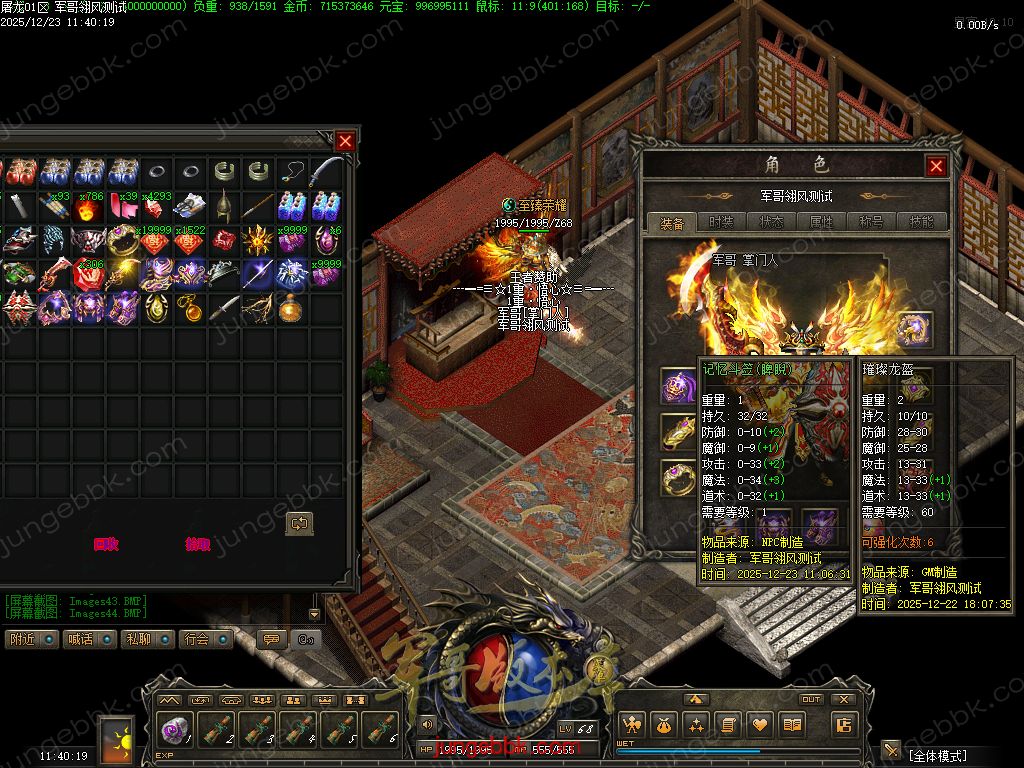Switch to the 技能 skills tab
The height and width of the screenshot is (768, 1024).
point(921,222)
